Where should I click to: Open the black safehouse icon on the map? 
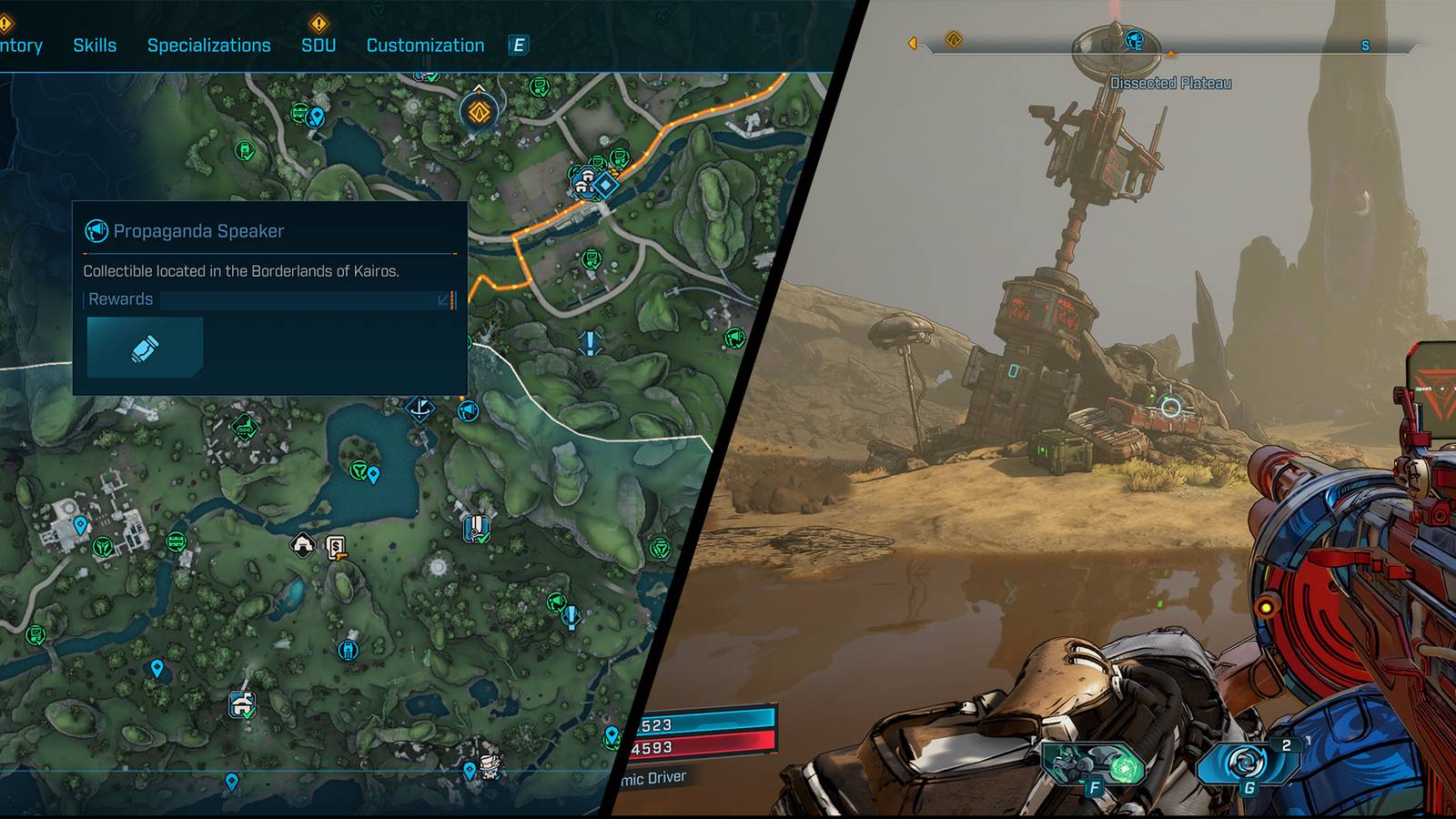tap(302, 542)
